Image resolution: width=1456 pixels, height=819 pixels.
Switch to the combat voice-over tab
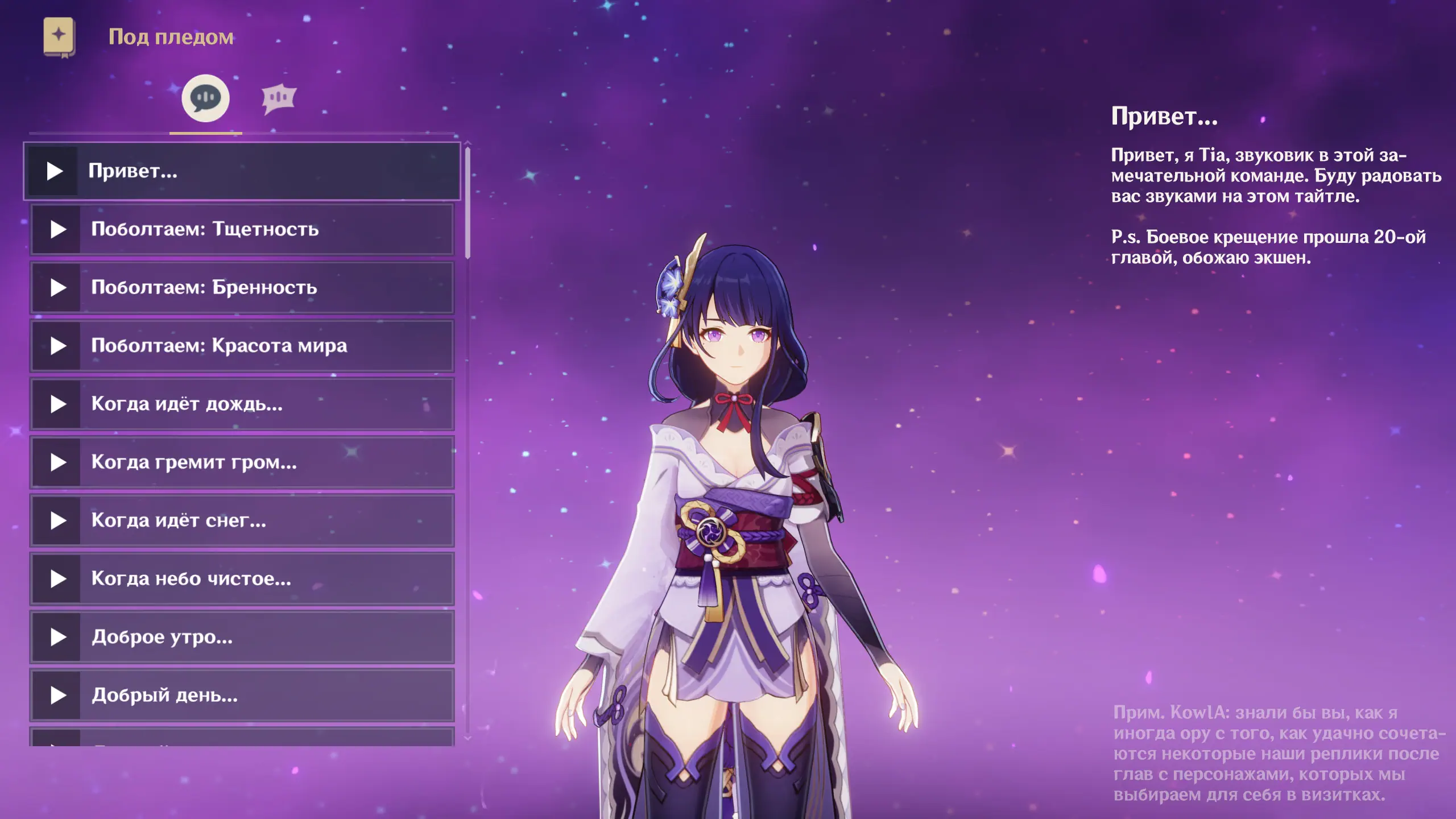click(279, 99)
